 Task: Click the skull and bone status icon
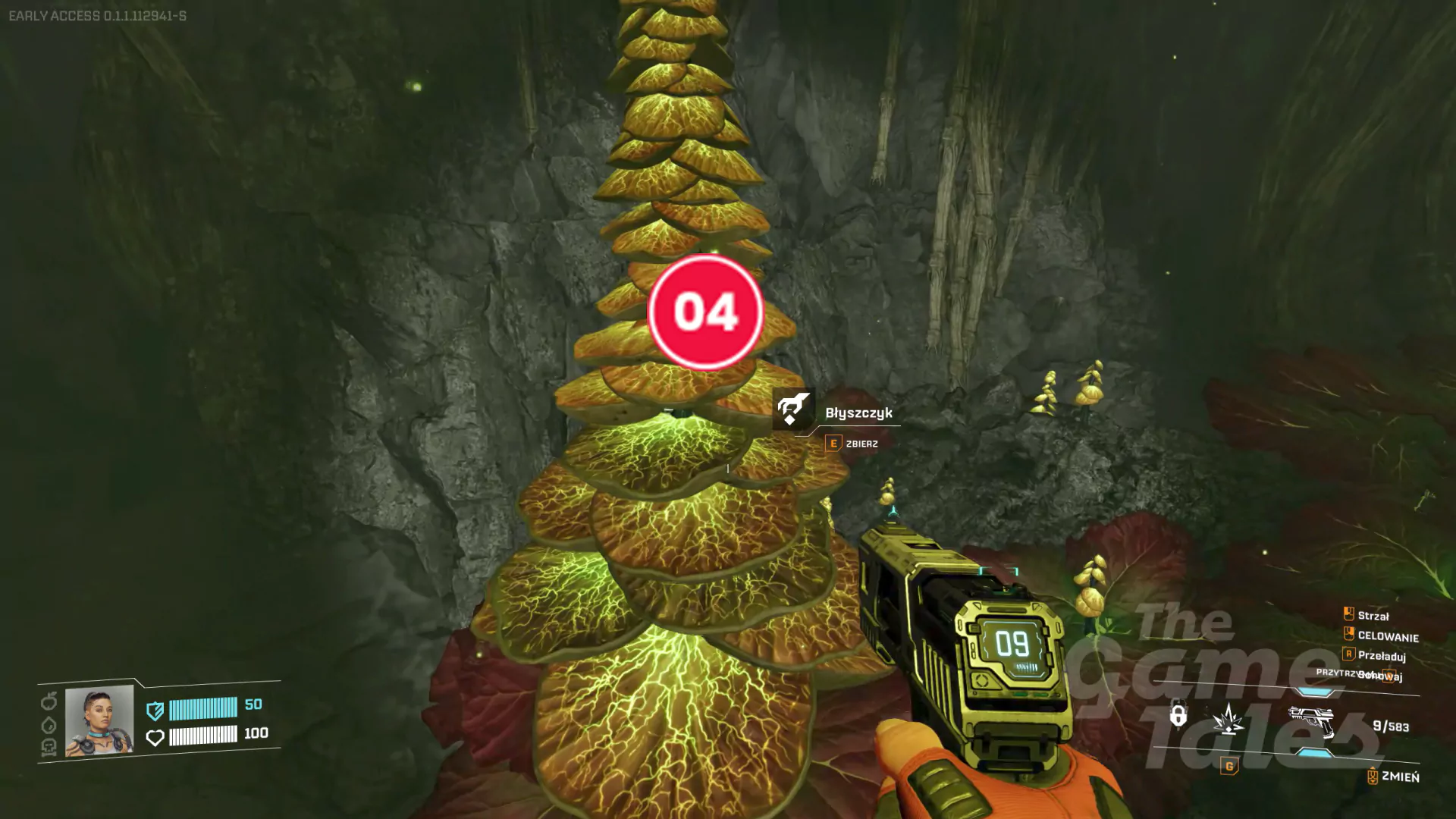[x=49, y=748]
